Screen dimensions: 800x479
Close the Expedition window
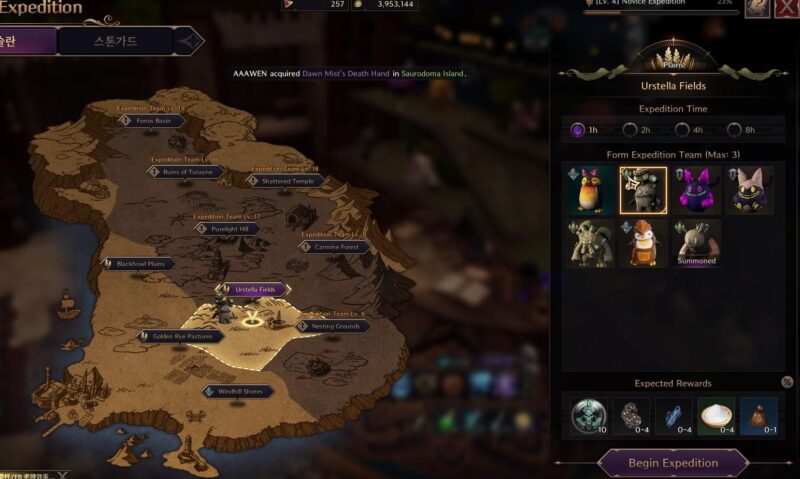tap(787, 8)
